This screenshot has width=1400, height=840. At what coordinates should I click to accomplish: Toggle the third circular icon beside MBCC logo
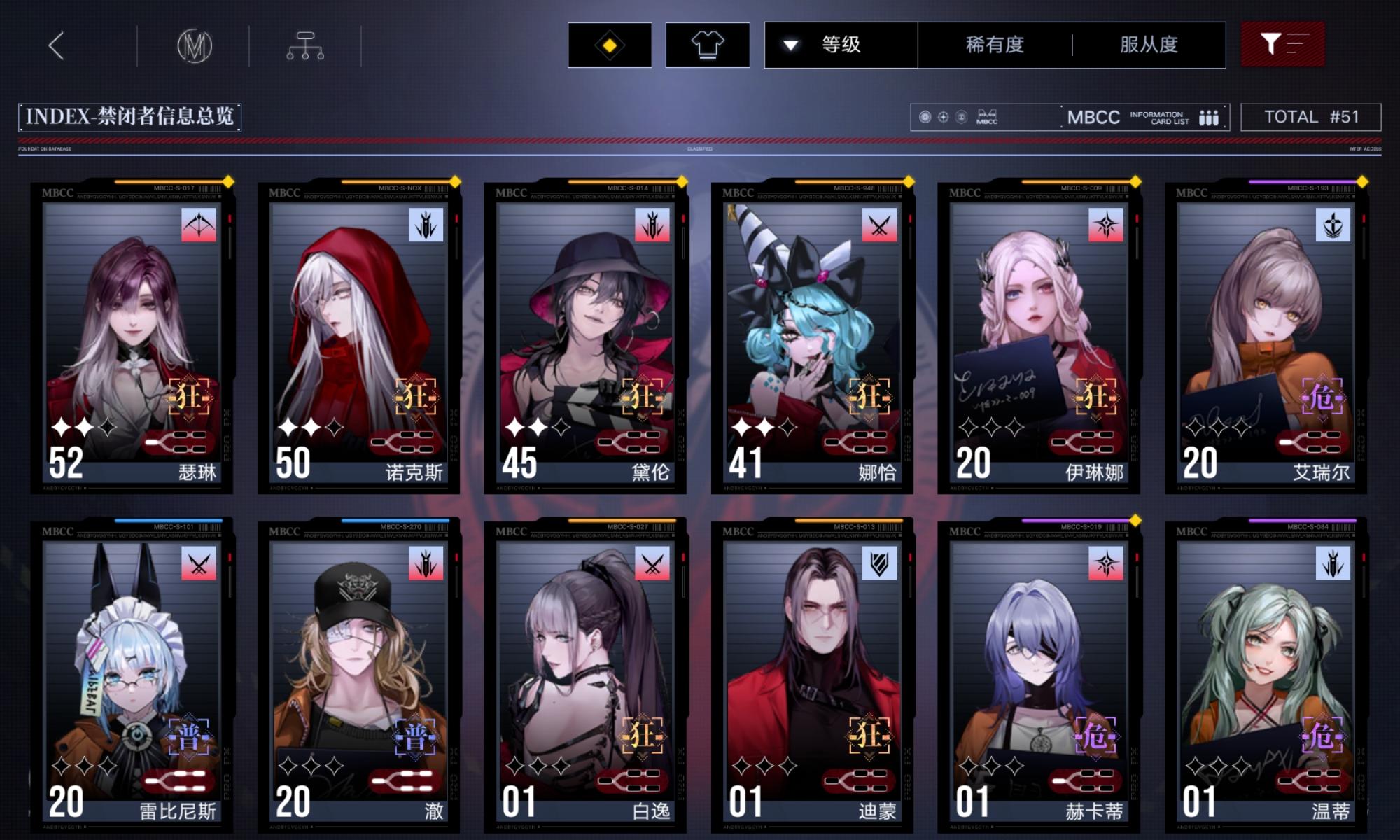961,116
